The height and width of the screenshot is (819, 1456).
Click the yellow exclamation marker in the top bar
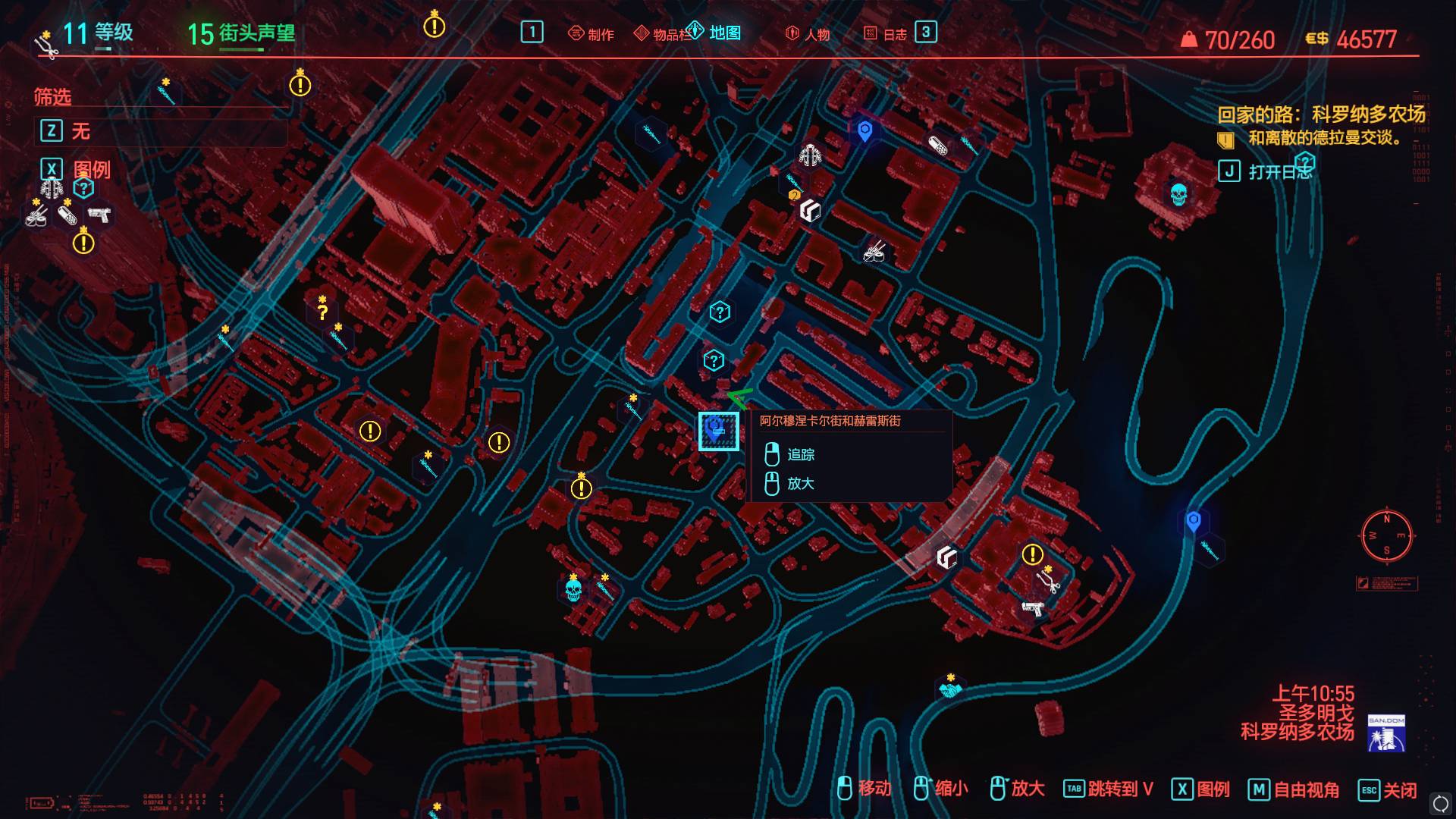pos(434,27)
